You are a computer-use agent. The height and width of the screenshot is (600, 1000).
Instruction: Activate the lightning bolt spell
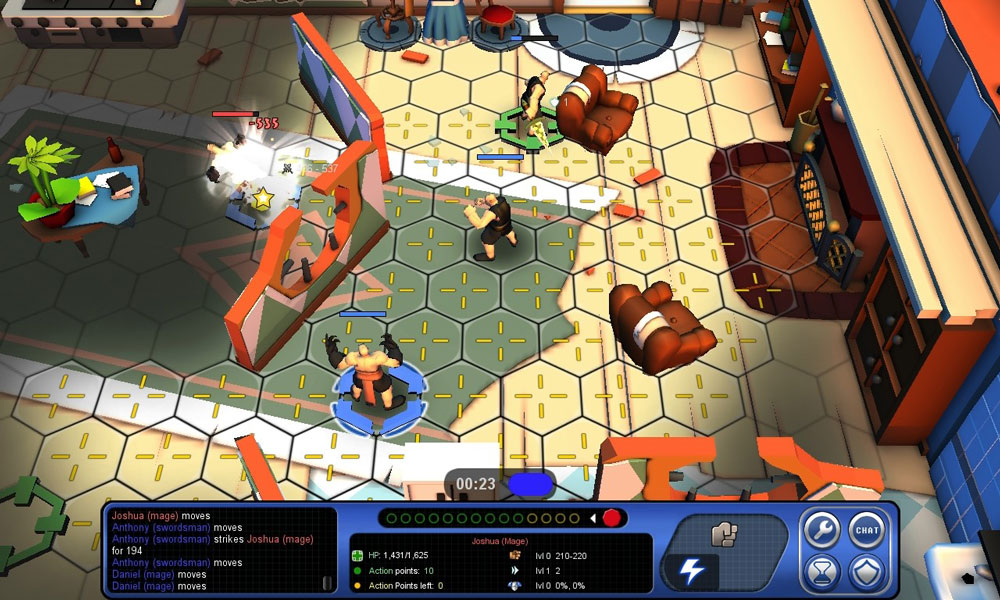[692, 571]
